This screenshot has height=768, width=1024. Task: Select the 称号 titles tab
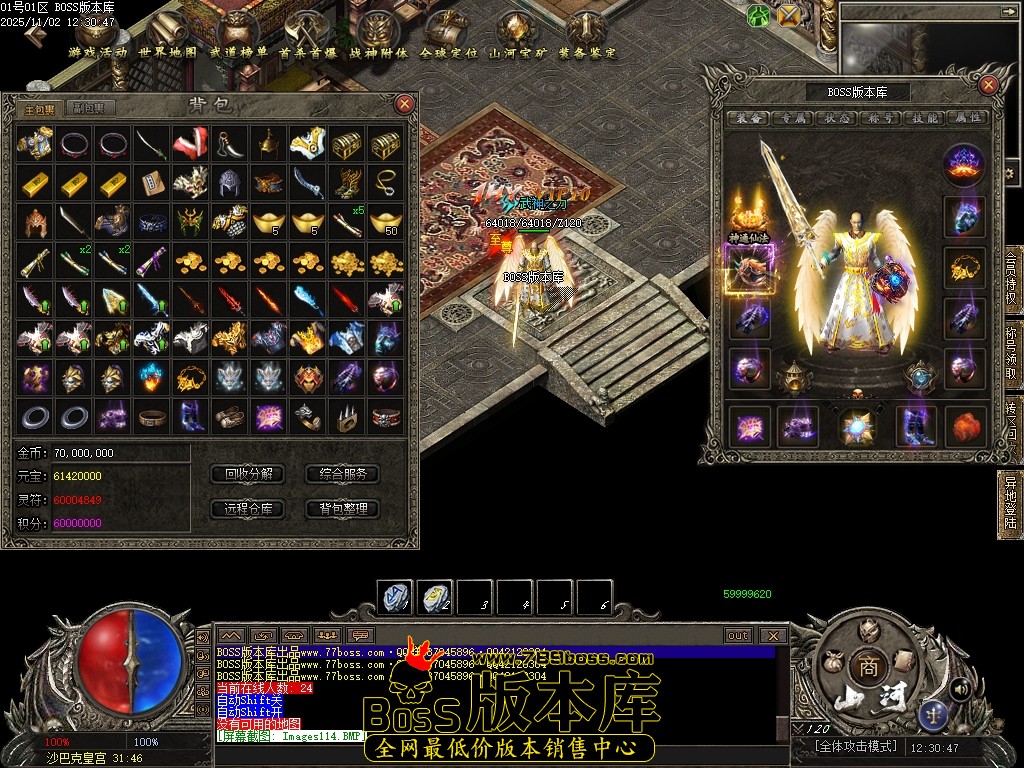(x=880, y=118)
